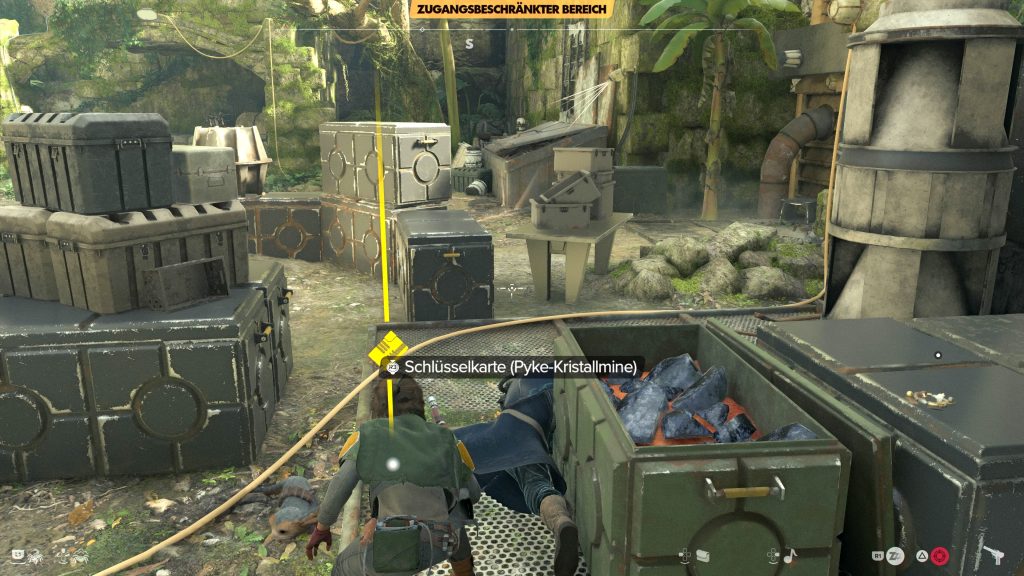
Task: Select the blaster pistol weapon icon
Action: (993, 555)
